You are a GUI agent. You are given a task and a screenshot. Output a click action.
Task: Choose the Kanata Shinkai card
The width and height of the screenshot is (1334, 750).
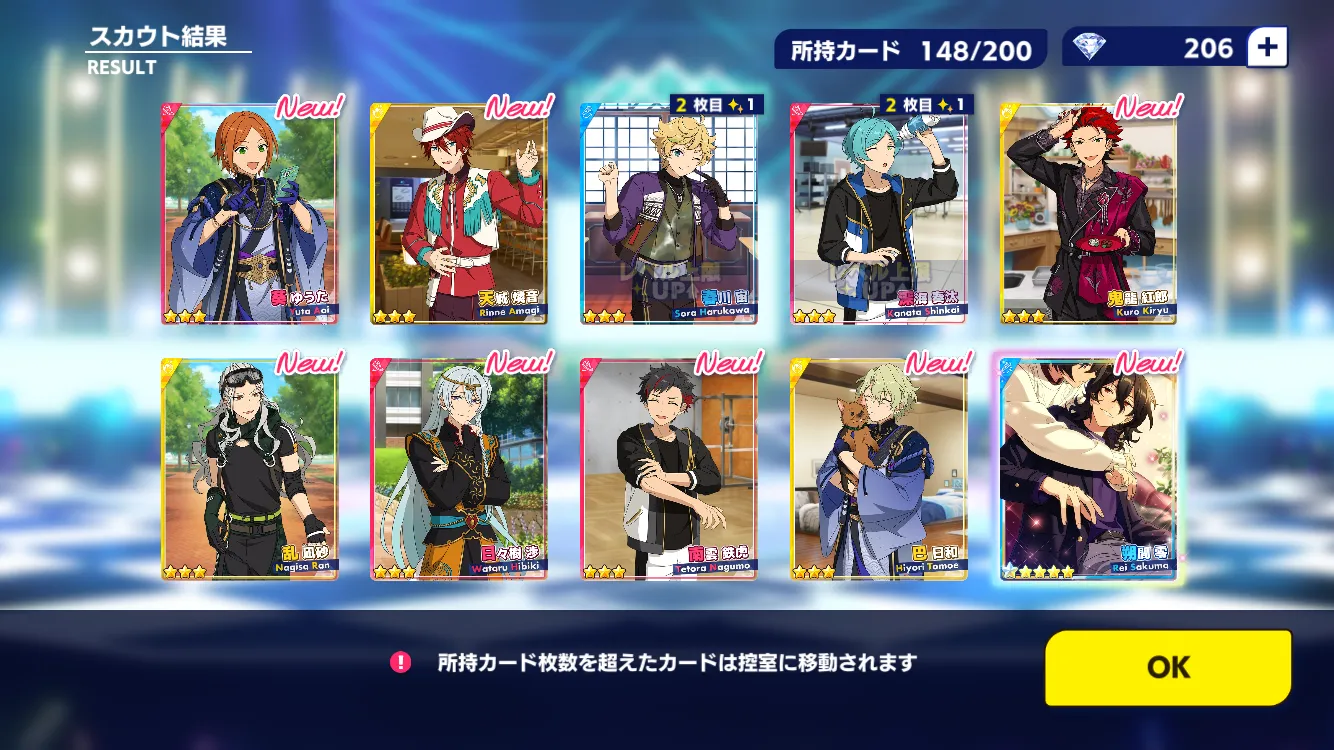(879, 214)
